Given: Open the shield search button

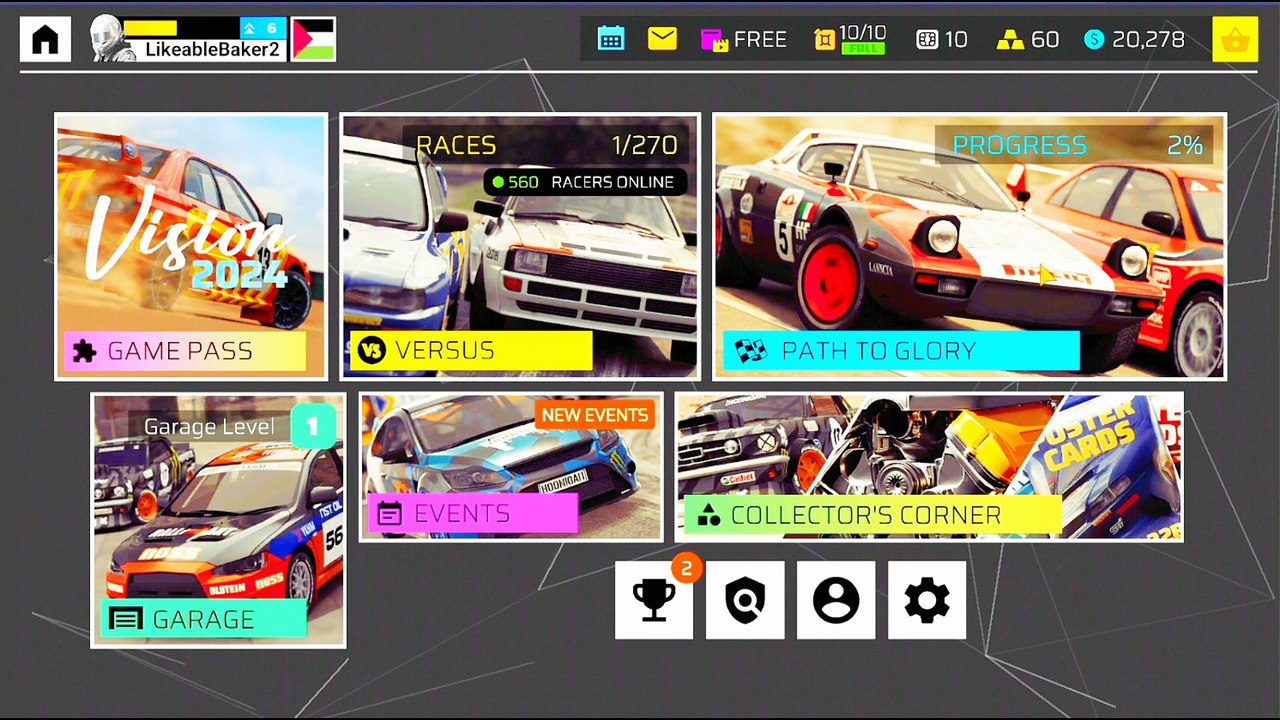Looking at the screenshot, I should 745,600.
